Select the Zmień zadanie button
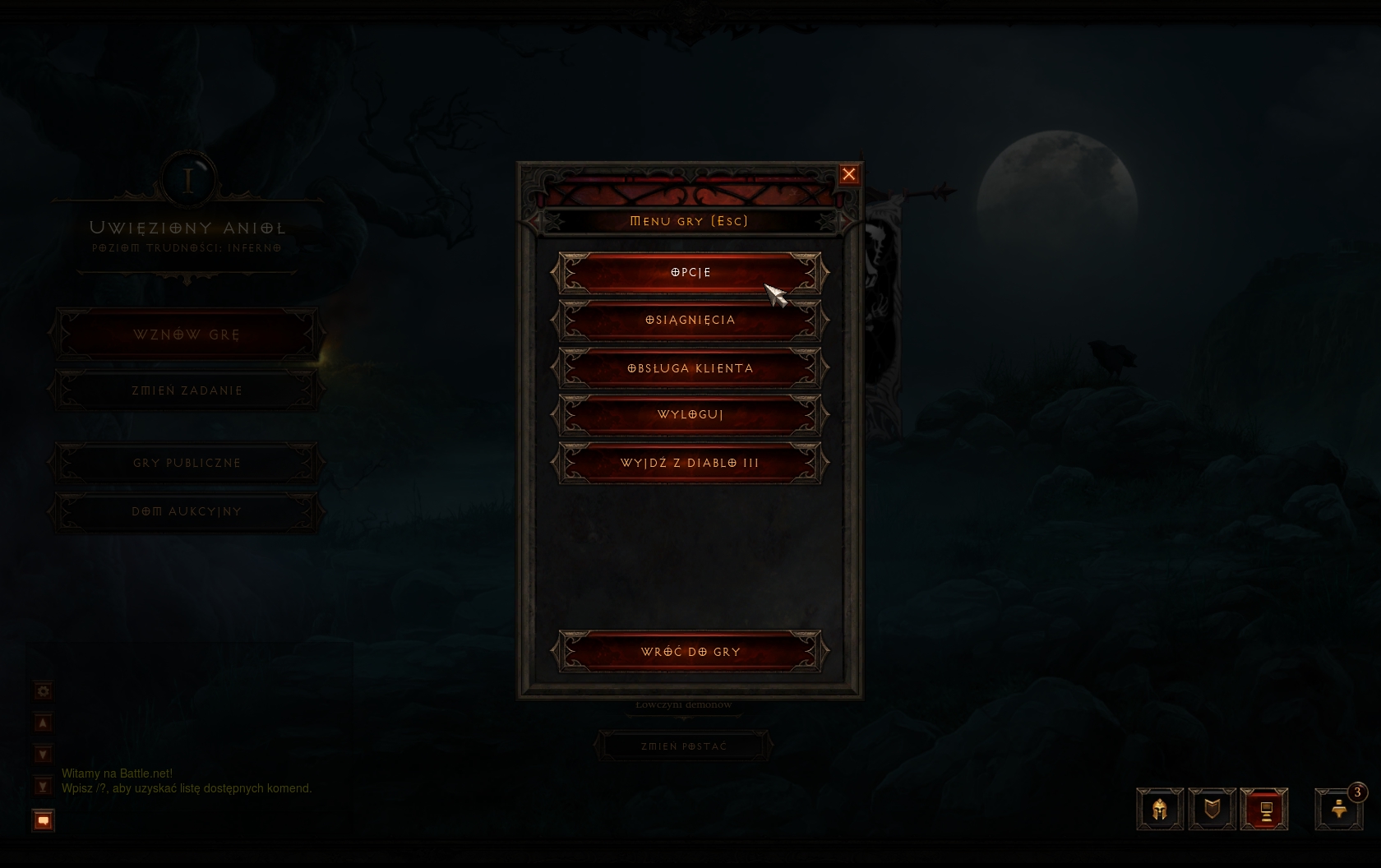This screenshot has width=1381, height=868. pos(187,390)
